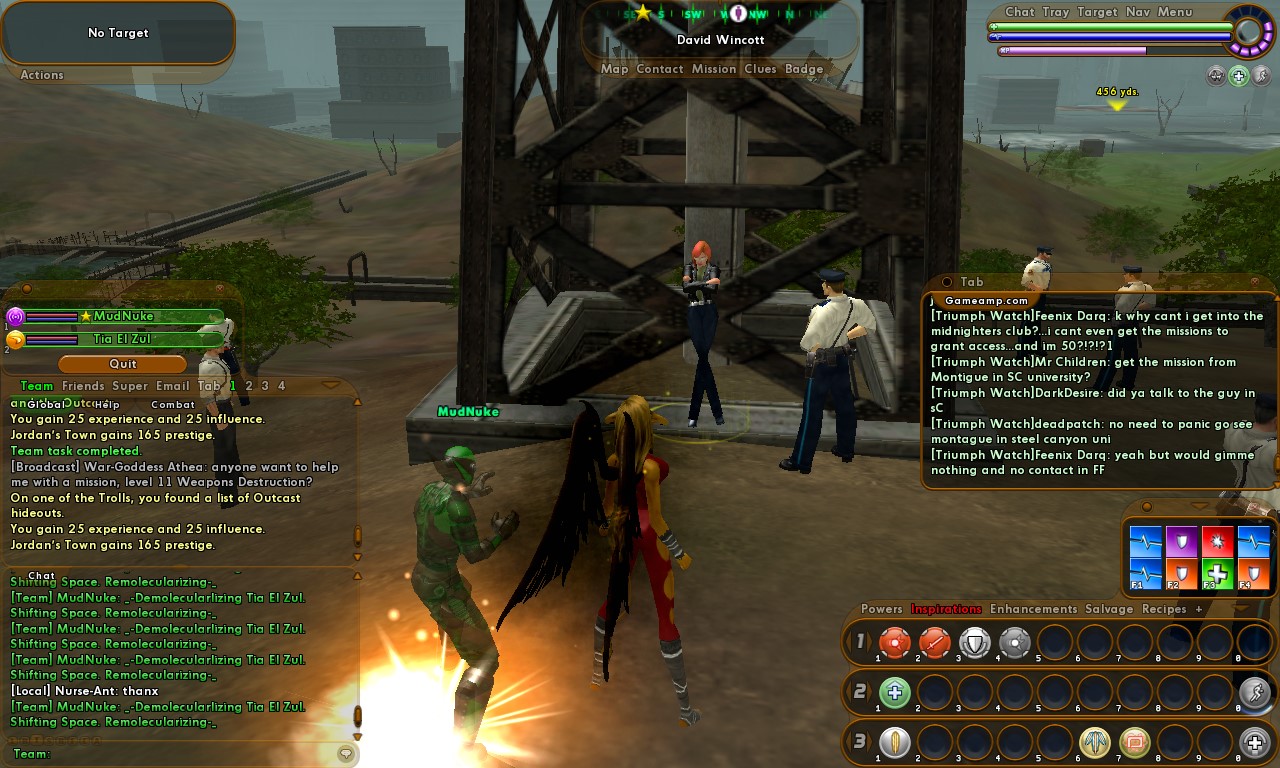Activate the red sword power in tray one
This screenshot has width=1280, height=768.
coord(934,642)
